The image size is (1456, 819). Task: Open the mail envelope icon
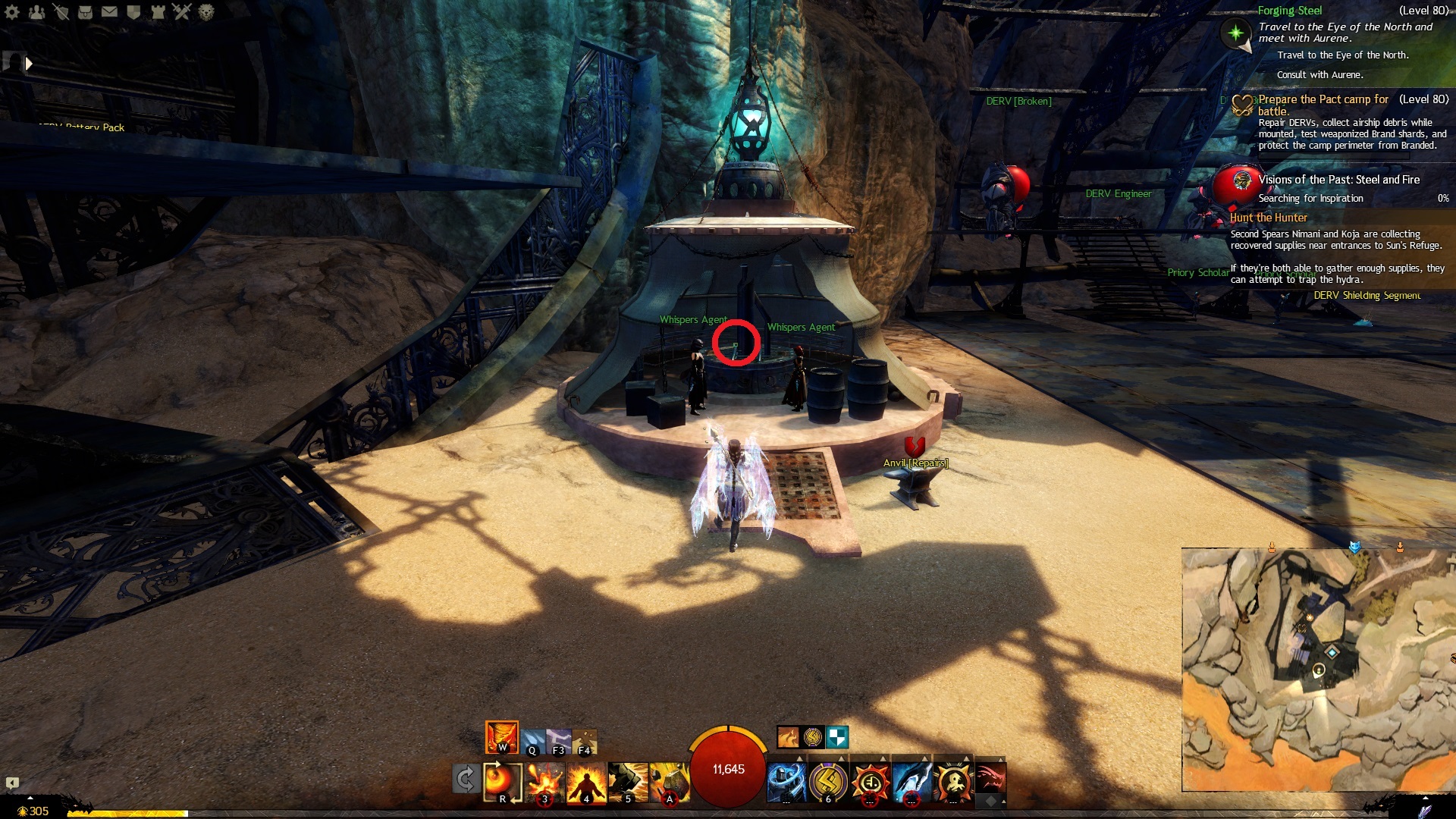[x=109, y=12]
